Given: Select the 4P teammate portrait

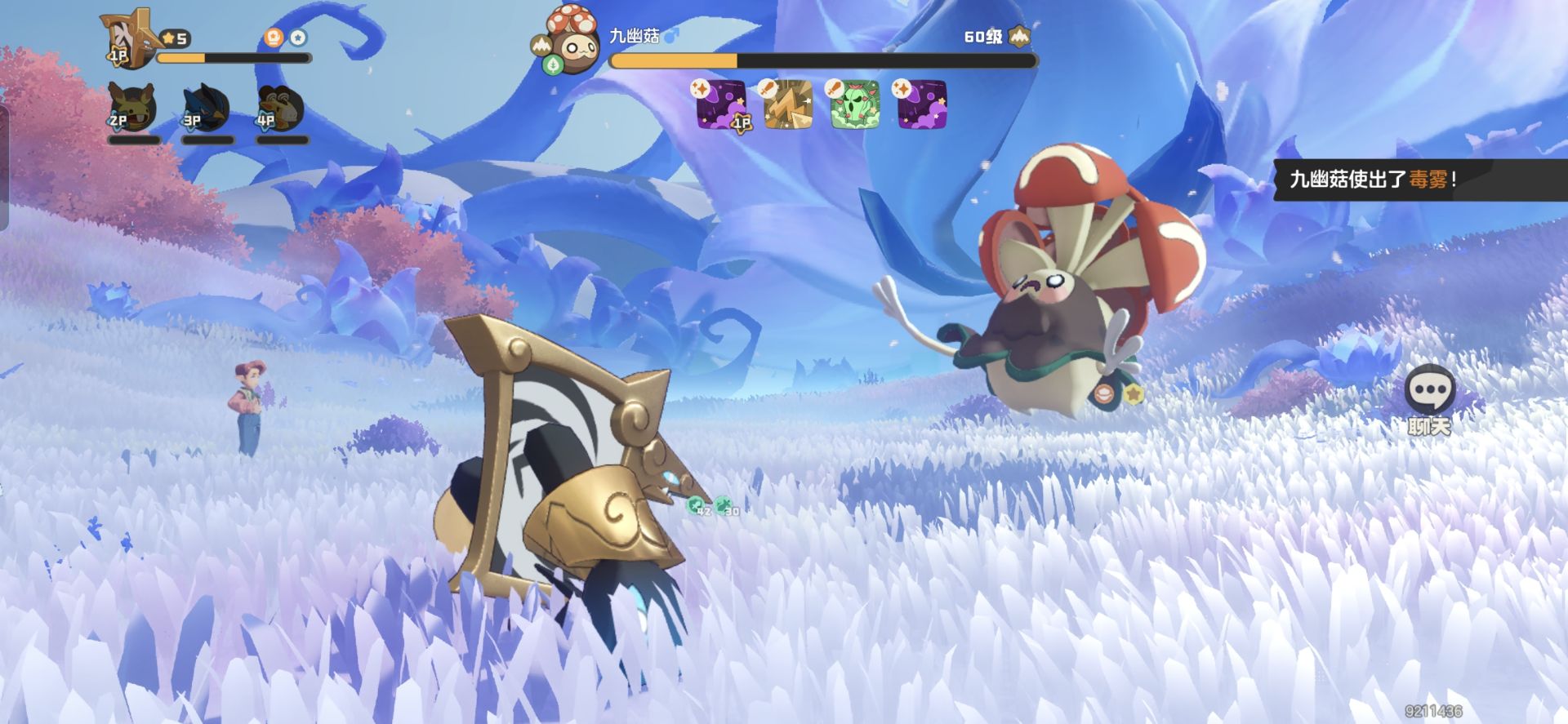Looking at the screenshot, I should [x=280, y=108].
